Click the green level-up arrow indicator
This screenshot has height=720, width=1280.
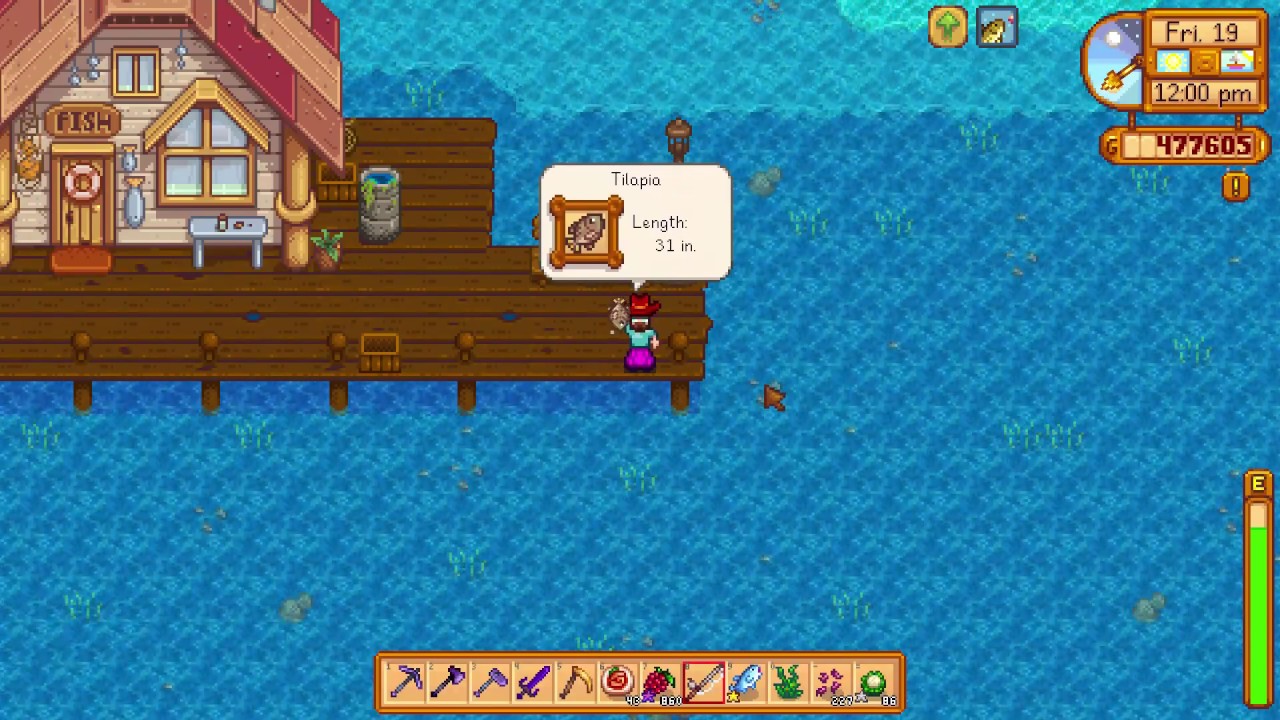pos(948,27)
